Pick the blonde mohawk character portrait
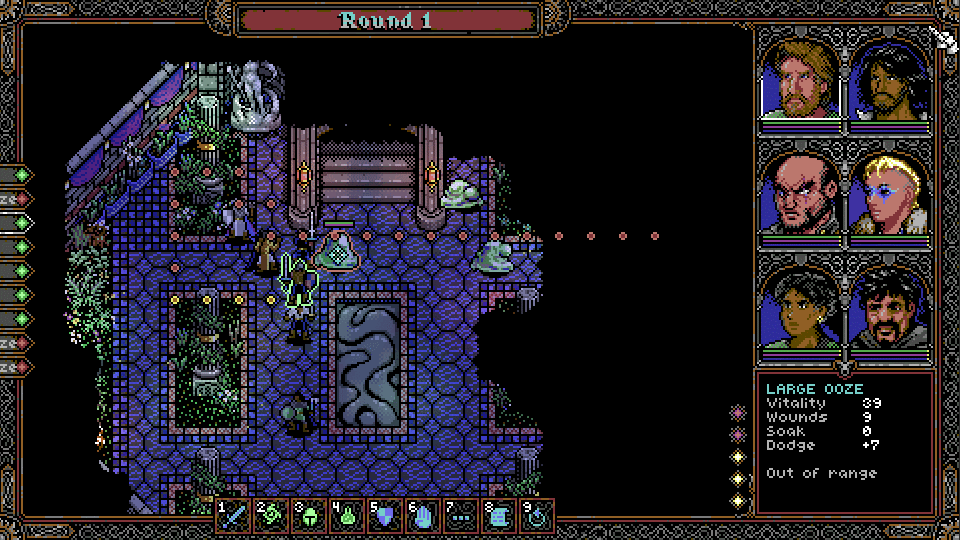 [889, 192]
